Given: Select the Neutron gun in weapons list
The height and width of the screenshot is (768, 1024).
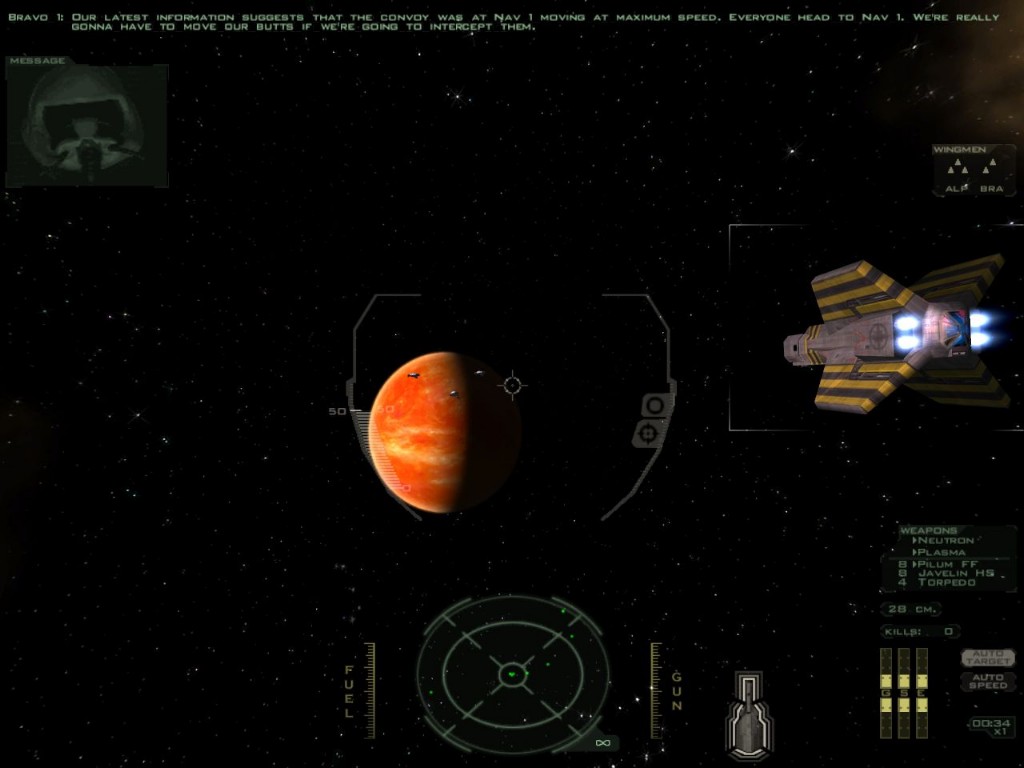Looking at the screenshot, I should (x=945, y=541).
